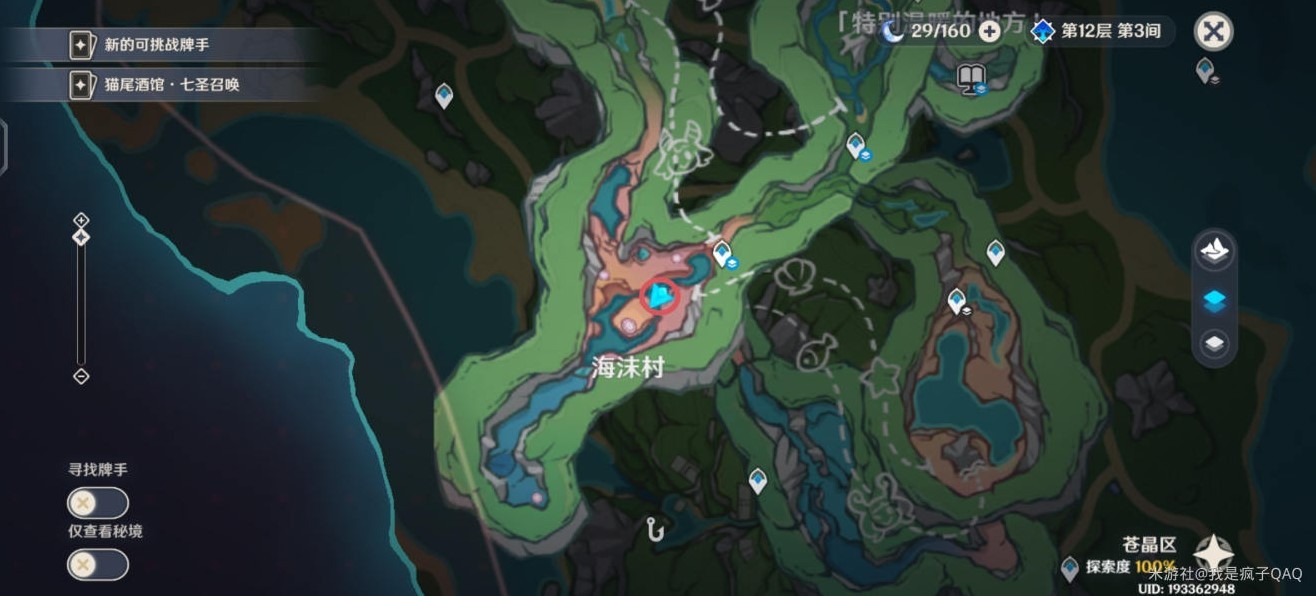The height and width of the screenshot is (596, 1316).
Task: Enable the 仅查看秘境 filter switch
Action: [97, 565]
